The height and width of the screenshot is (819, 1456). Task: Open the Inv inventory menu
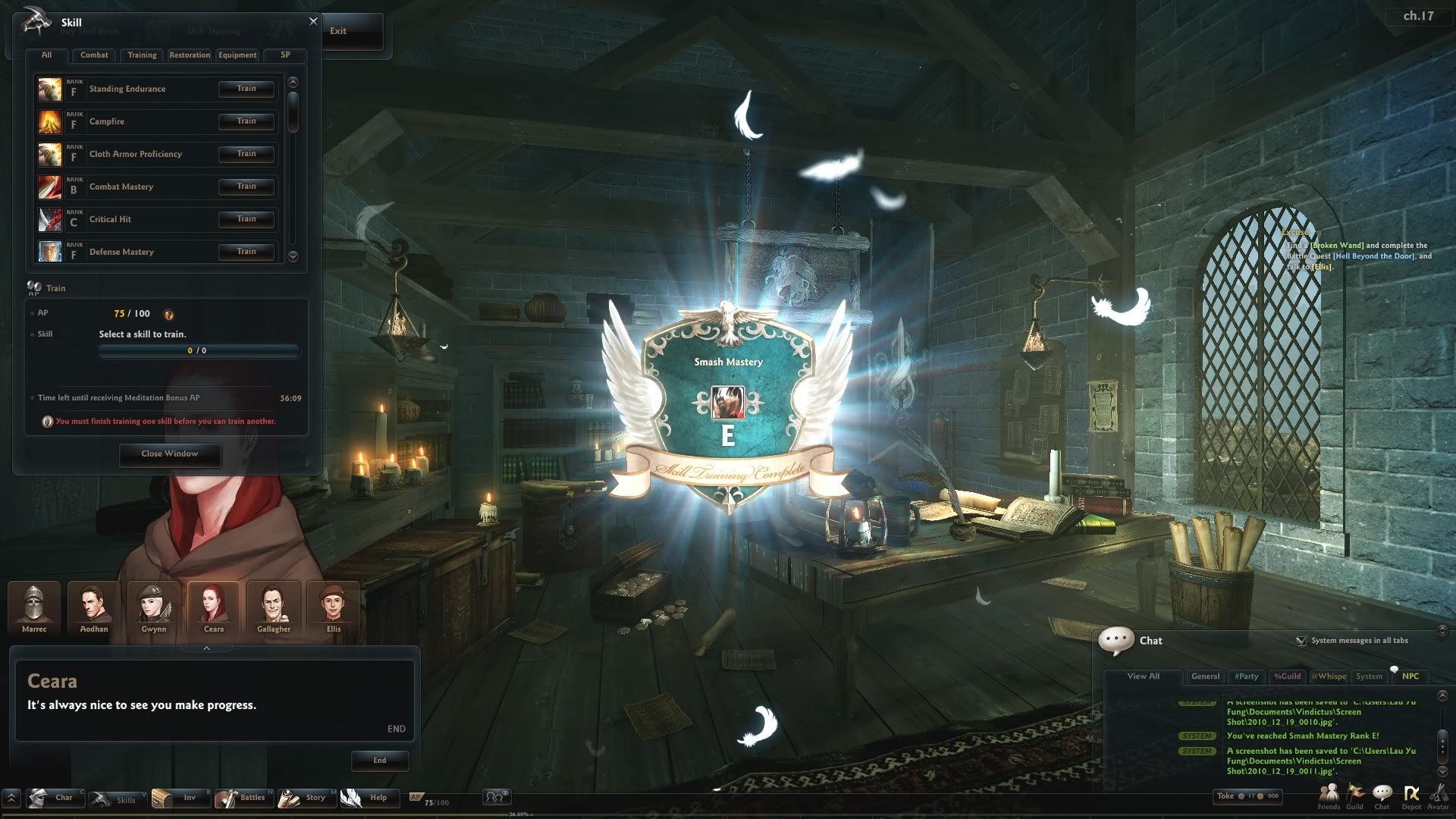[182, 798]
